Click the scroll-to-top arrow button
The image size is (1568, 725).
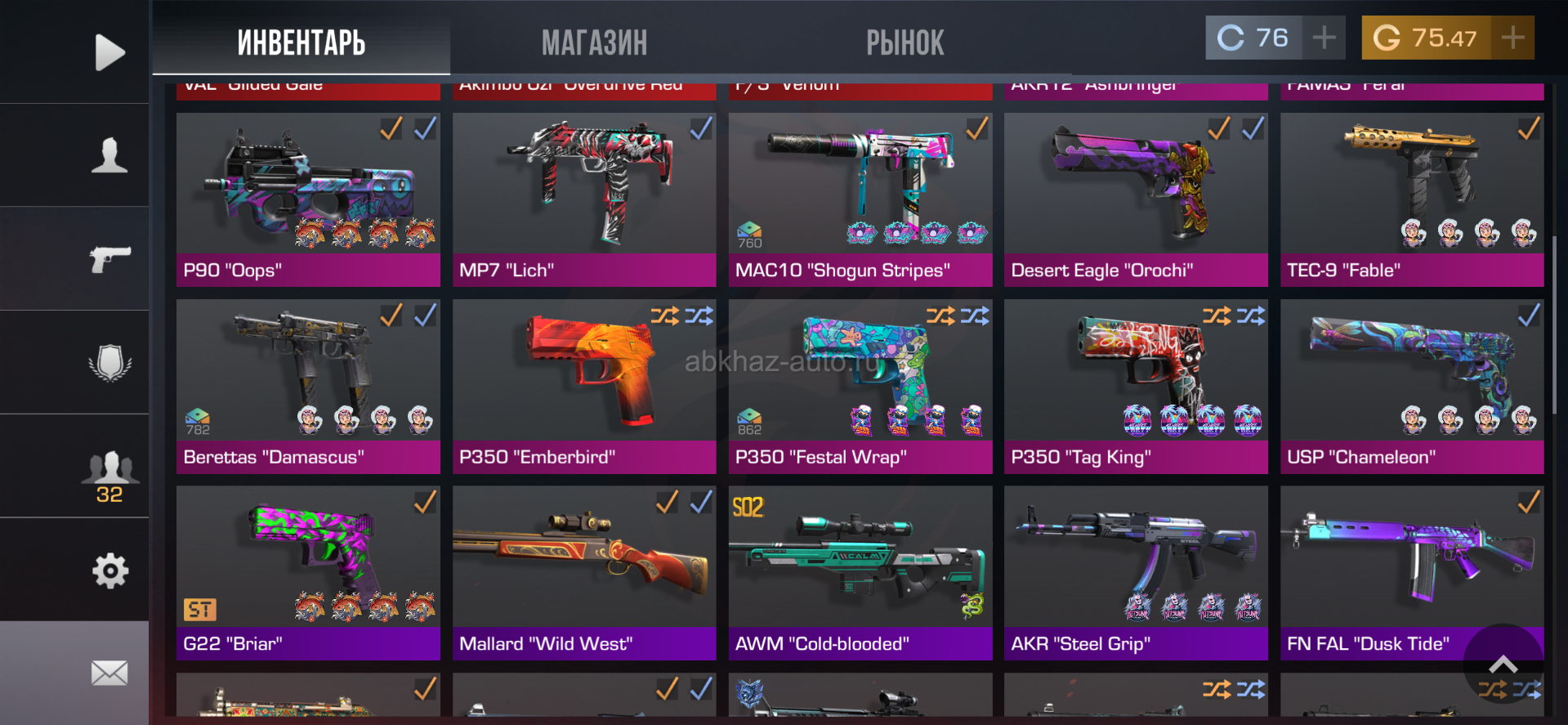[1503, 664]
